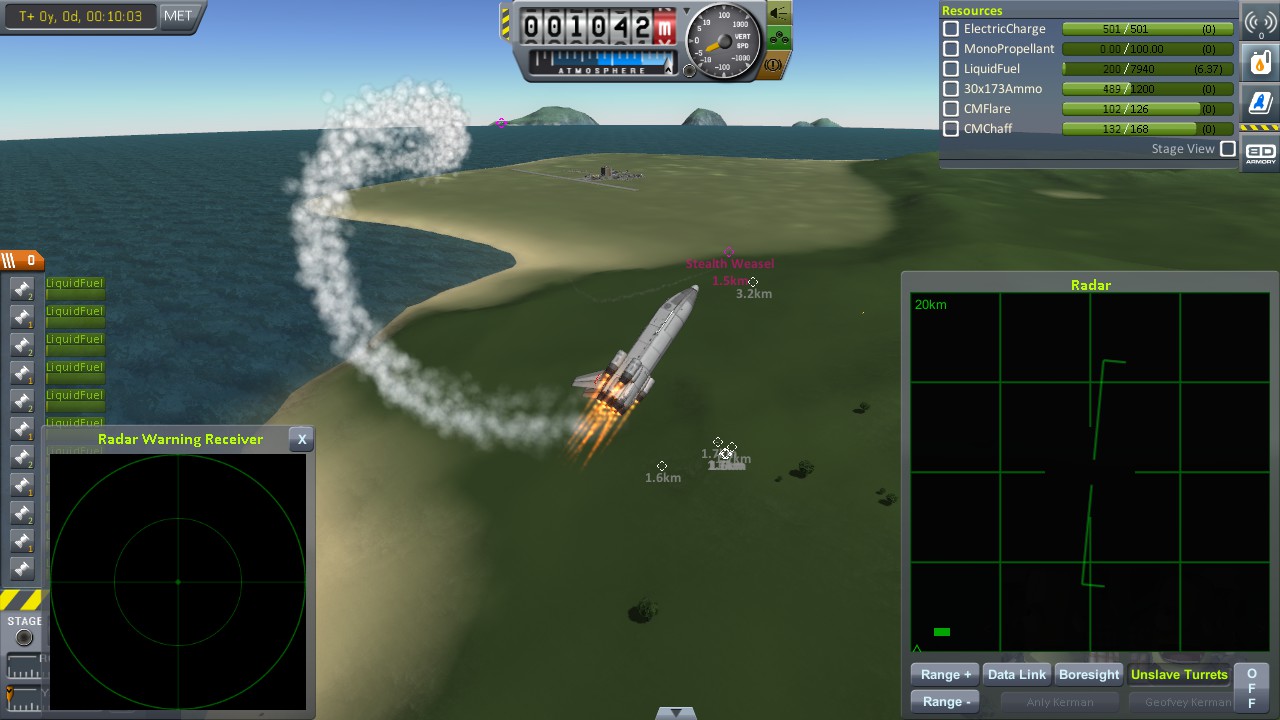The image size is (1280, 720).
Task: Toggle the lights button by the altimeter
Action: 779,14
